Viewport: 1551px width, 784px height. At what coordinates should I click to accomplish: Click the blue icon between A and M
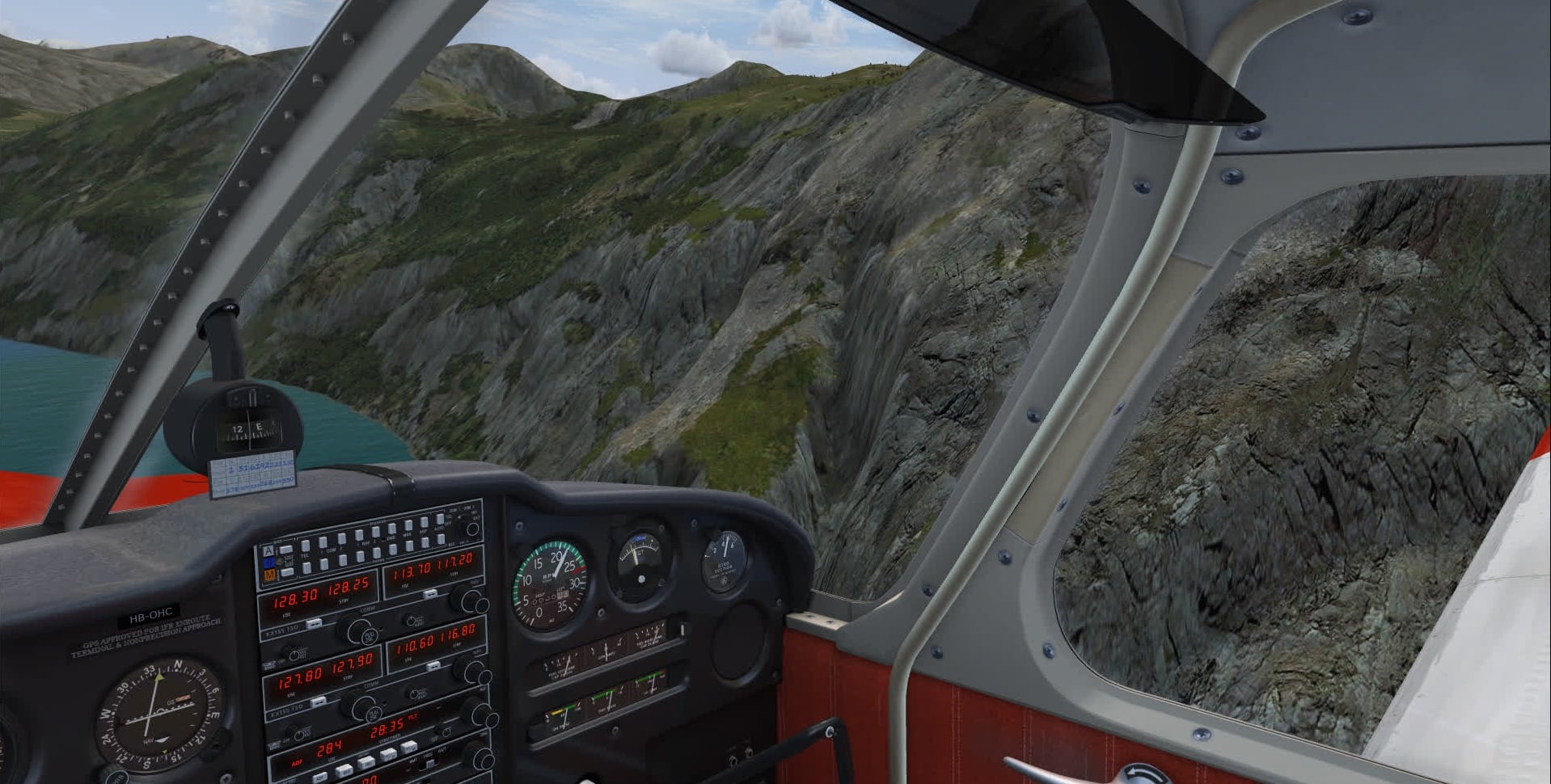coord(268,563)
